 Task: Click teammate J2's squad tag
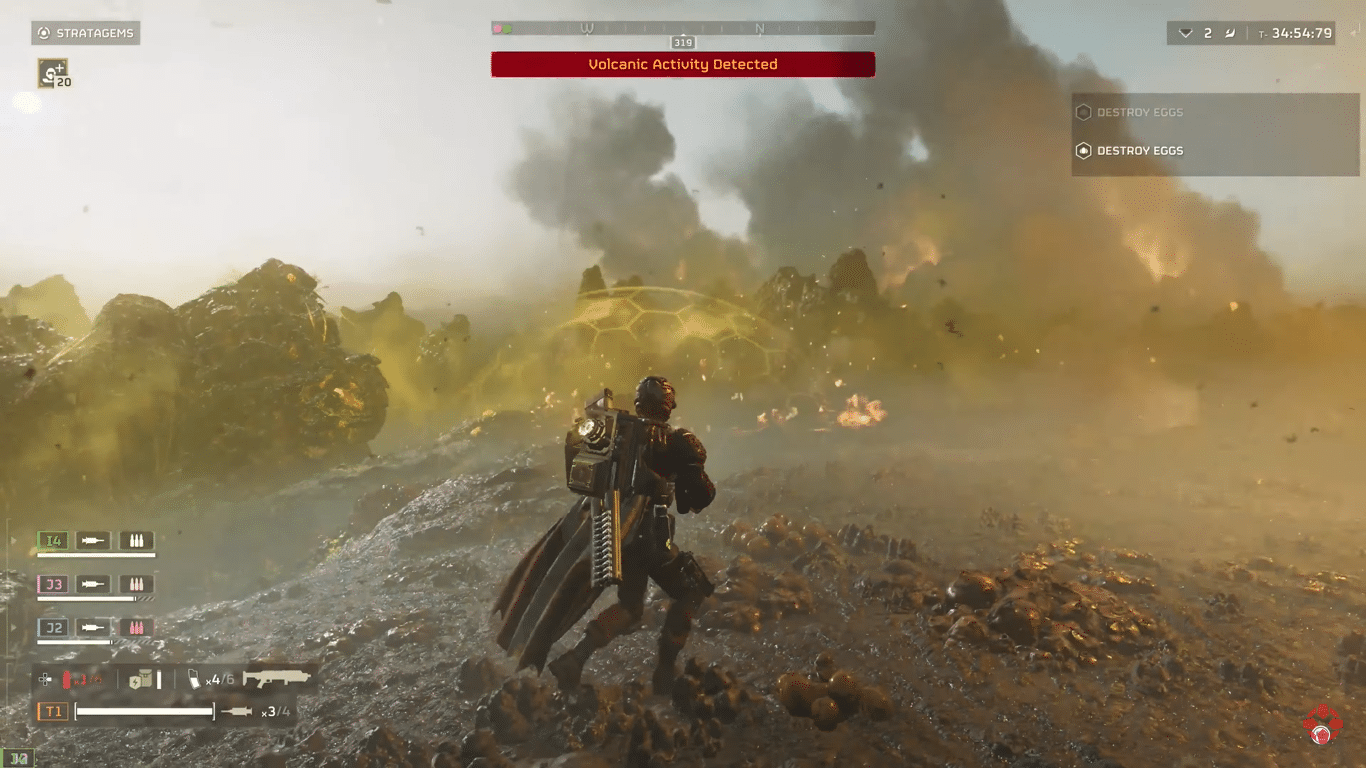coord(54,628)
